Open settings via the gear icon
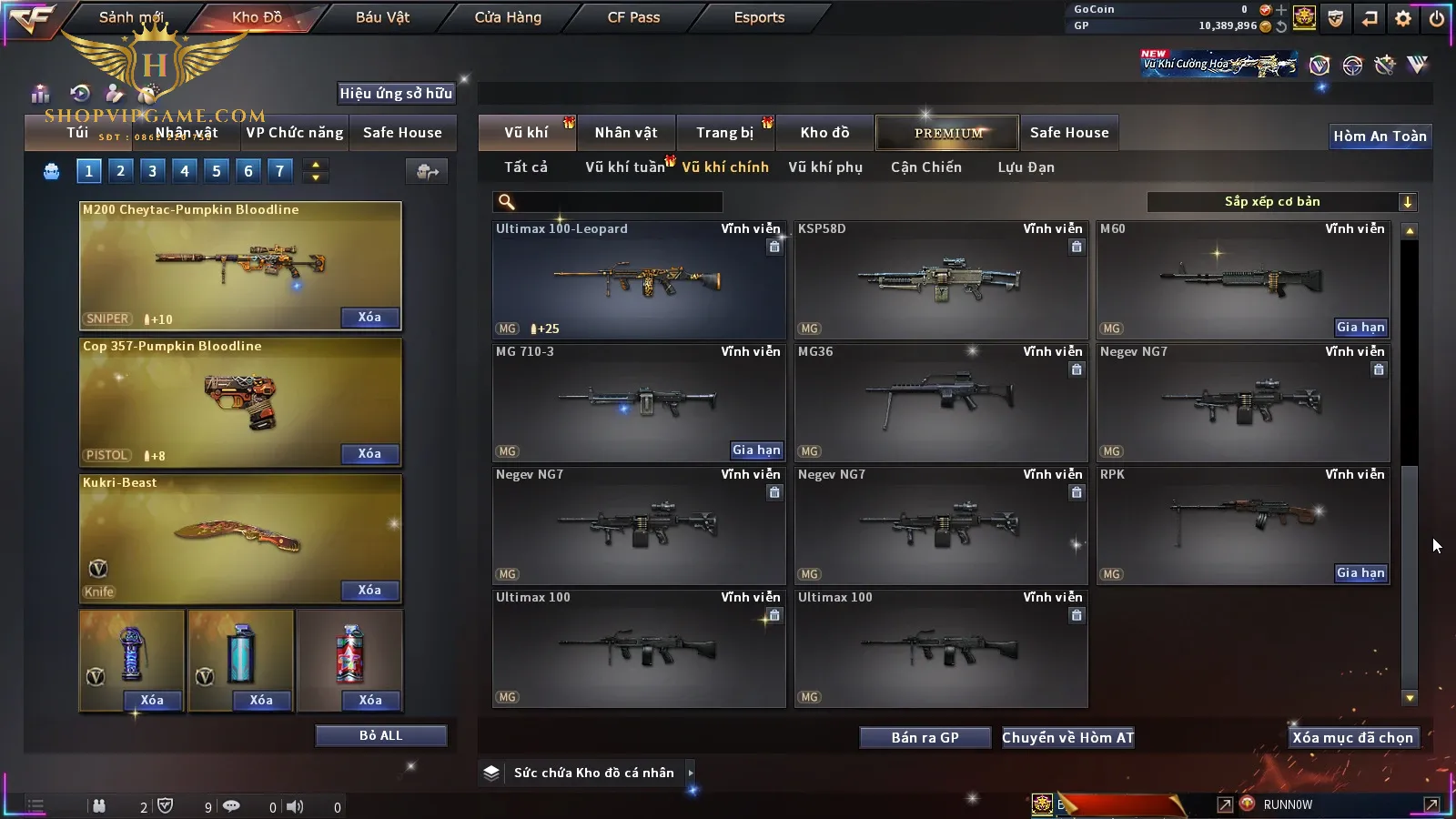This screenshot has width=1456, height=819. tap(1403, 18)
